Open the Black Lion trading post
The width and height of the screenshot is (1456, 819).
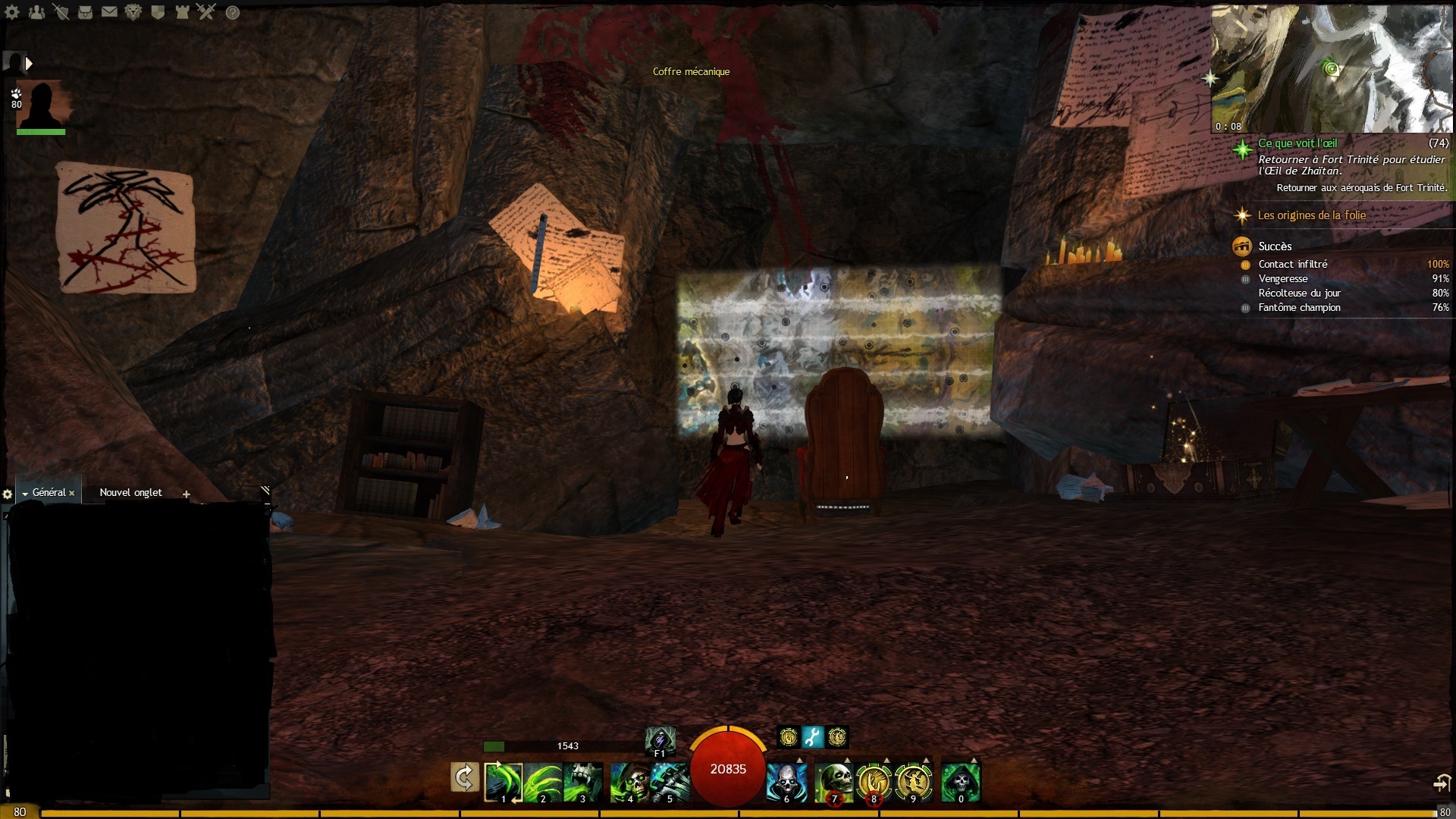[x=133, y=12]
